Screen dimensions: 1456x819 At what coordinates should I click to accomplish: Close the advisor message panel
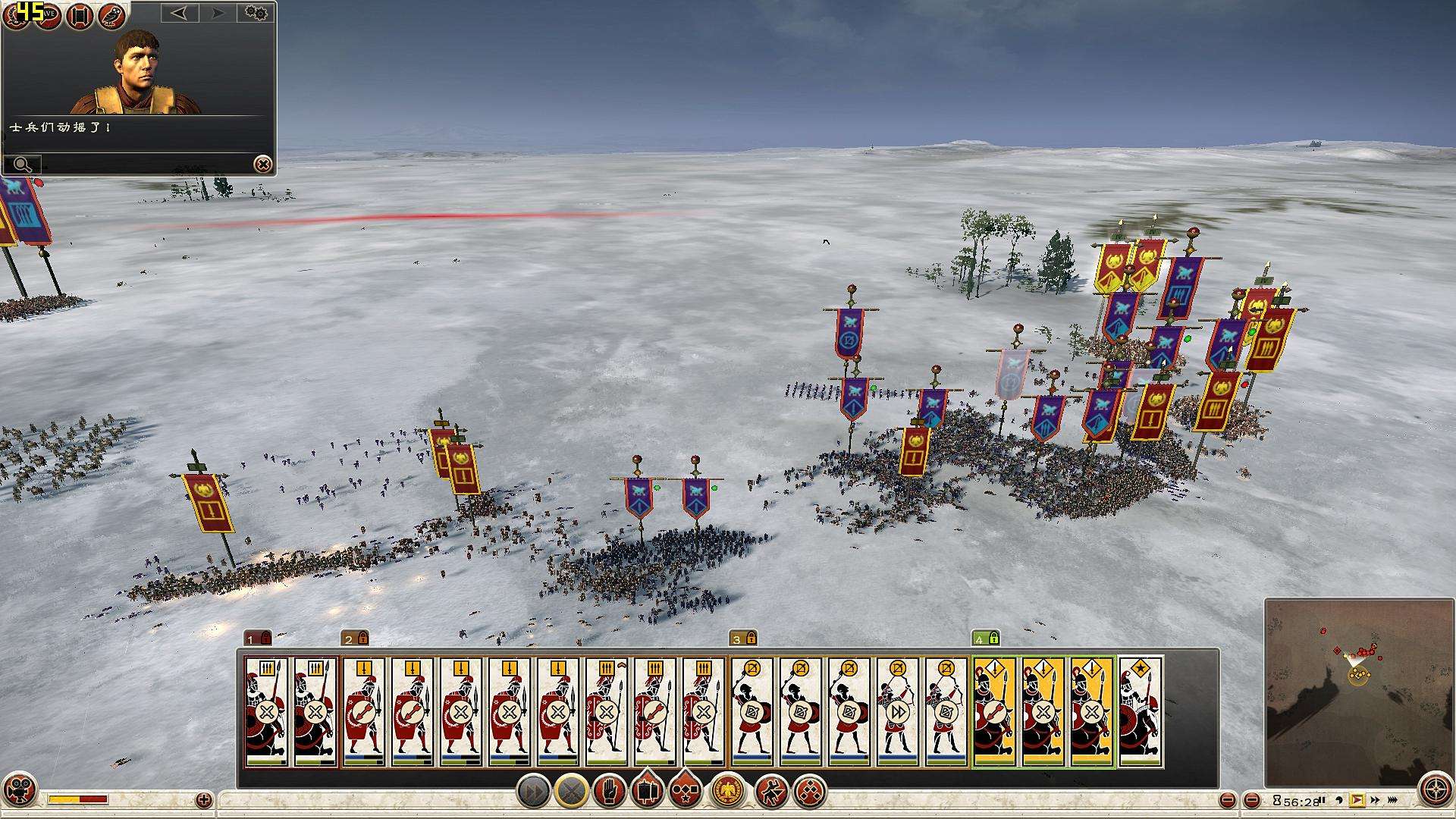pos(262,164)
